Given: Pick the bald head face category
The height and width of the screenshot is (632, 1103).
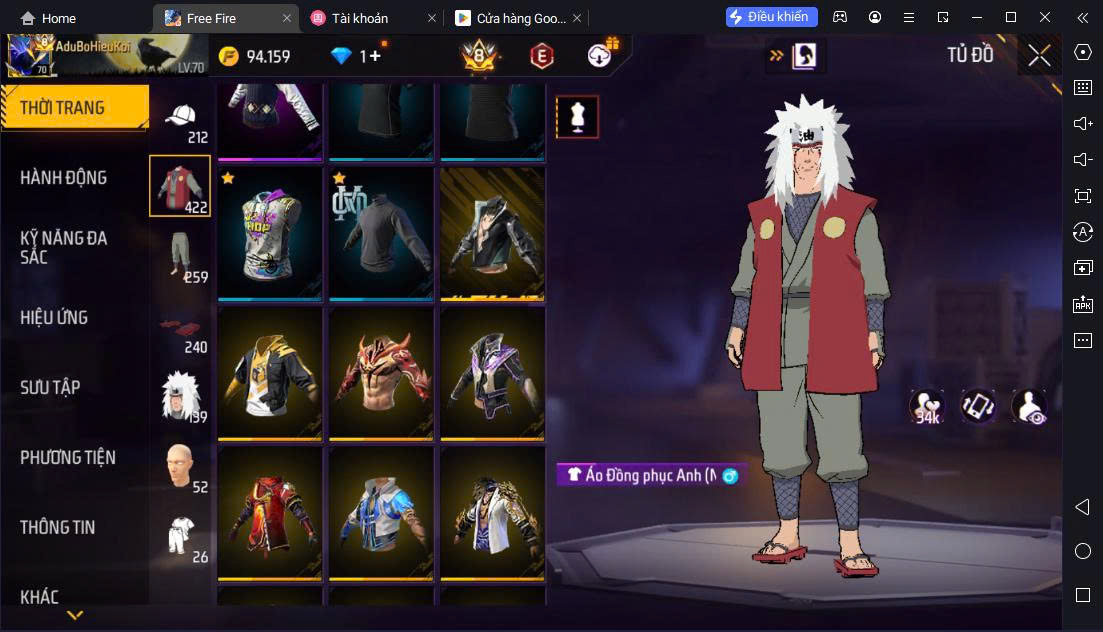Looking at the screenshot, I should click(x=181, y=465).
